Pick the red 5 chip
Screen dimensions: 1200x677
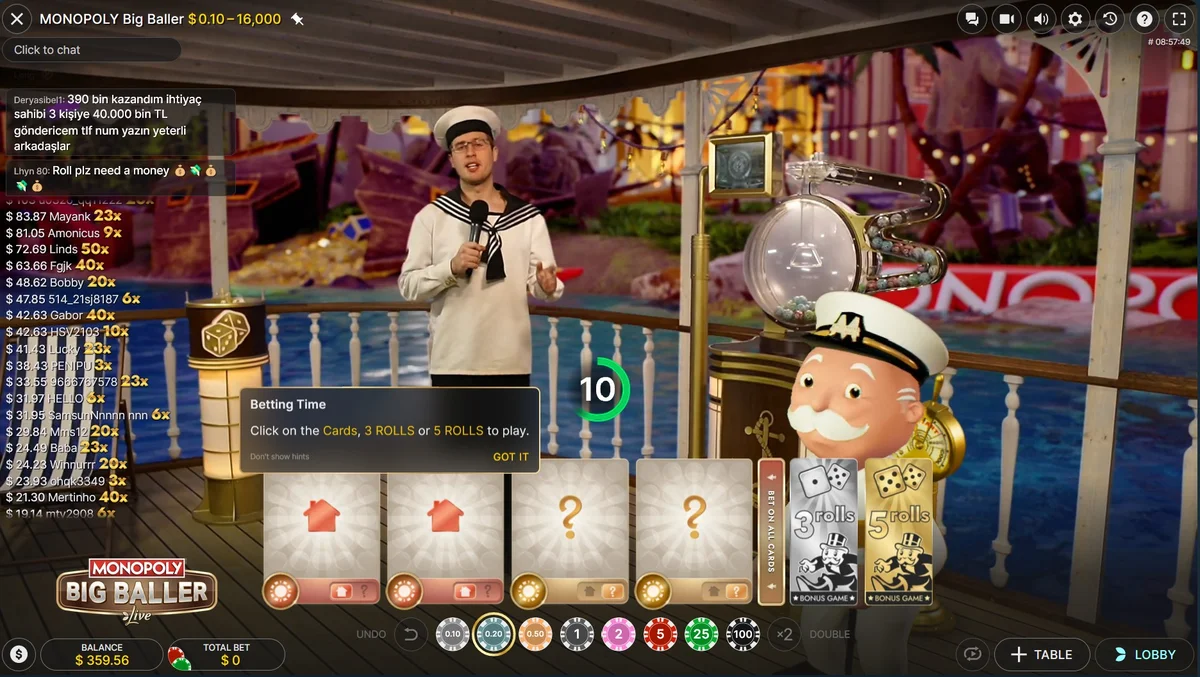tap(660, 634)
